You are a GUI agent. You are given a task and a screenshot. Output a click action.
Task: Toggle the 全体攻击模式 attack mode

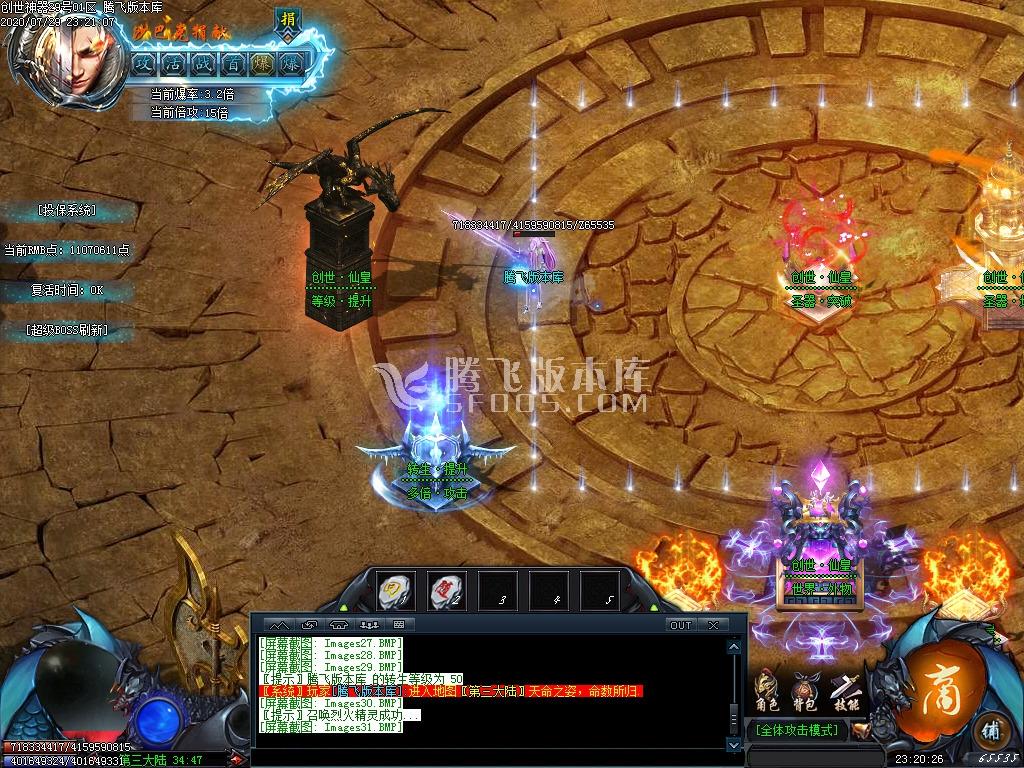pos(800,730)
